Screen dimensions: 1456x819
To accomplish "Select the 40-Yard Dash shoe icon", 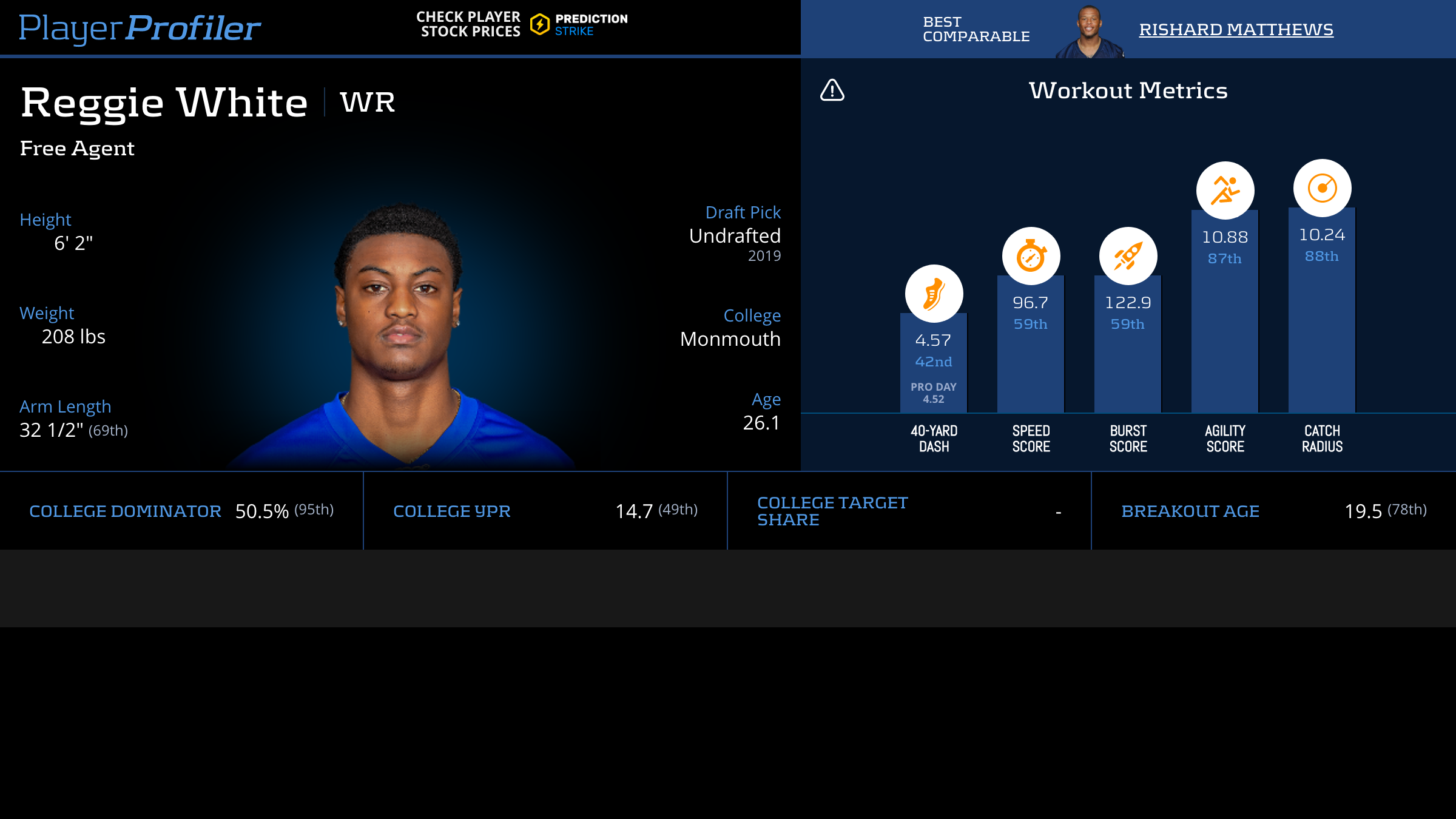I will click(x=934, y=294).
